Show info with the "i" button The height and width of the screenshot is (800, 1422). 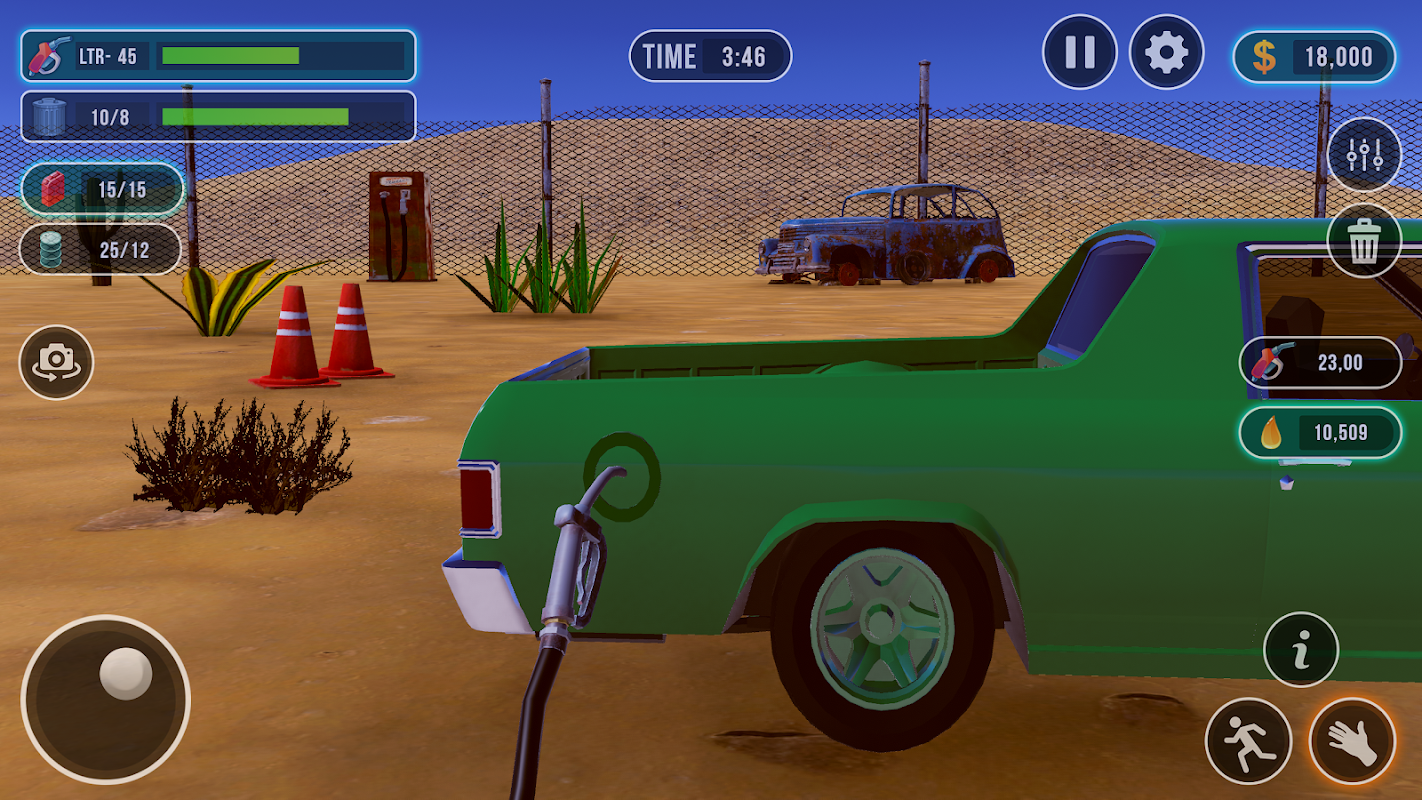pyautogui.click(x=1300, y=650)
